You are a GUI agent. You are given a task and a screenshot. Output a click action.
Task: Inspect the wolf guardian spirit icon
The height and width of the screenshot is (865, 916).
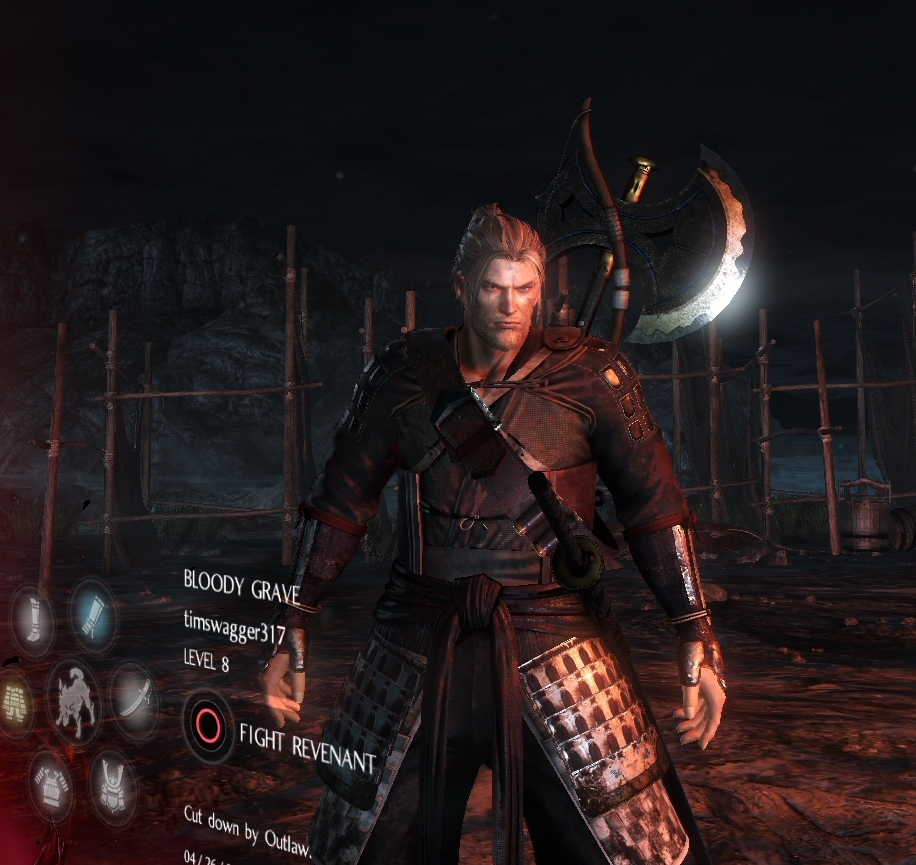click(x=73, y=701)
